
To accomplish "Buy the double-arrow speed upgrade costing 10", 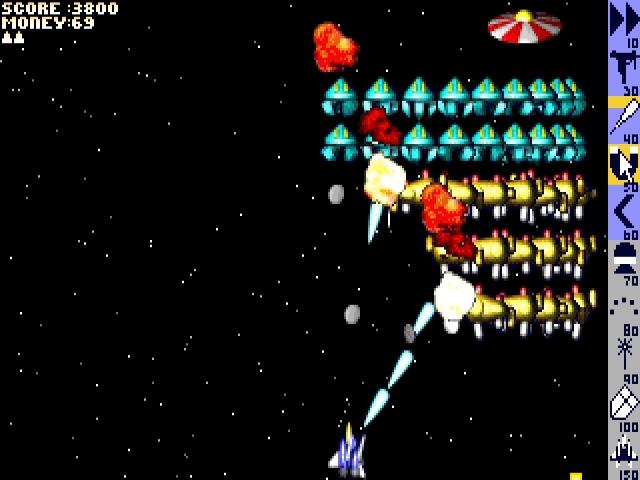I will pos(623,22).
